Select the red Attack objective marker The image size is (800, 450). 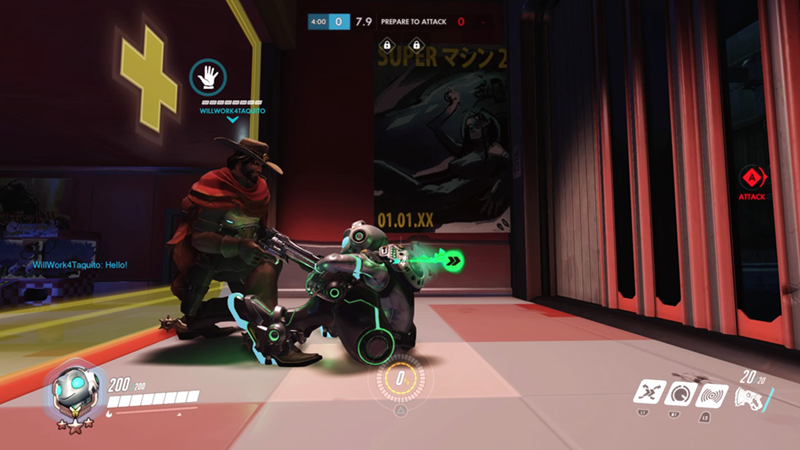[x=752, y=179]
